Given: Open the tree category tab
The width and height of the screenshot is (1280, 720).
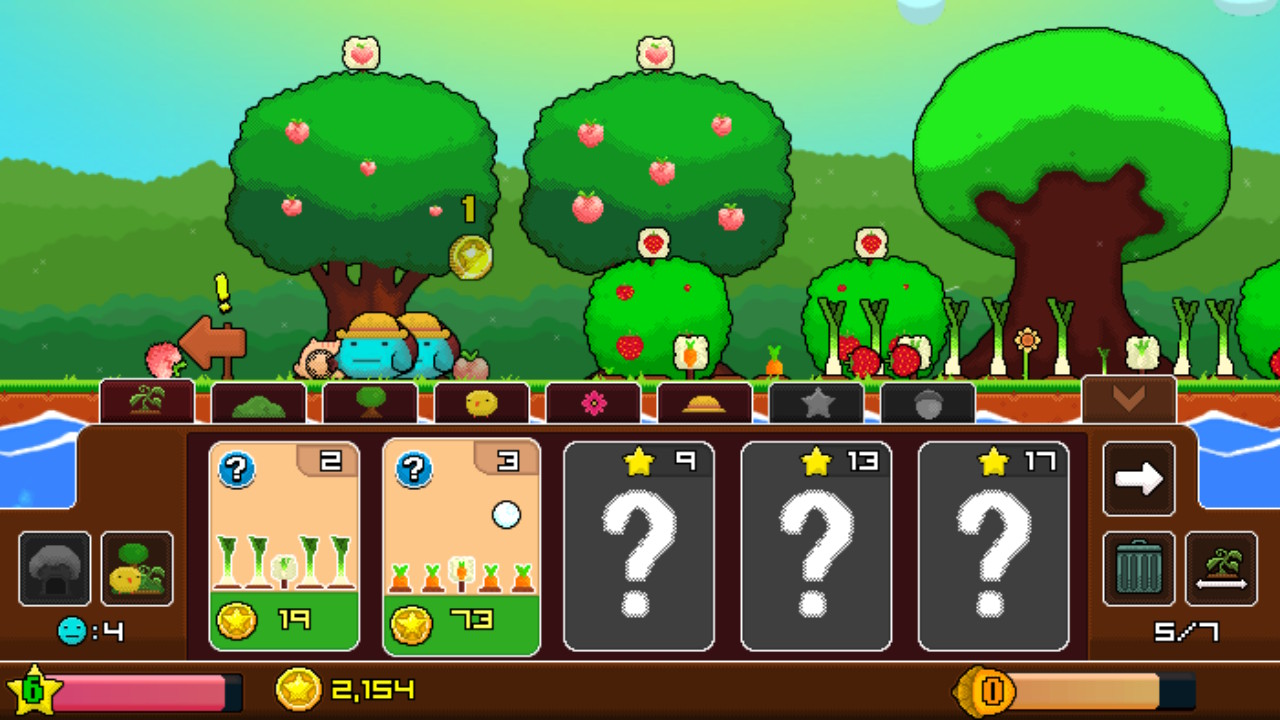Looking at the screenshot, I should click(370, 403).
